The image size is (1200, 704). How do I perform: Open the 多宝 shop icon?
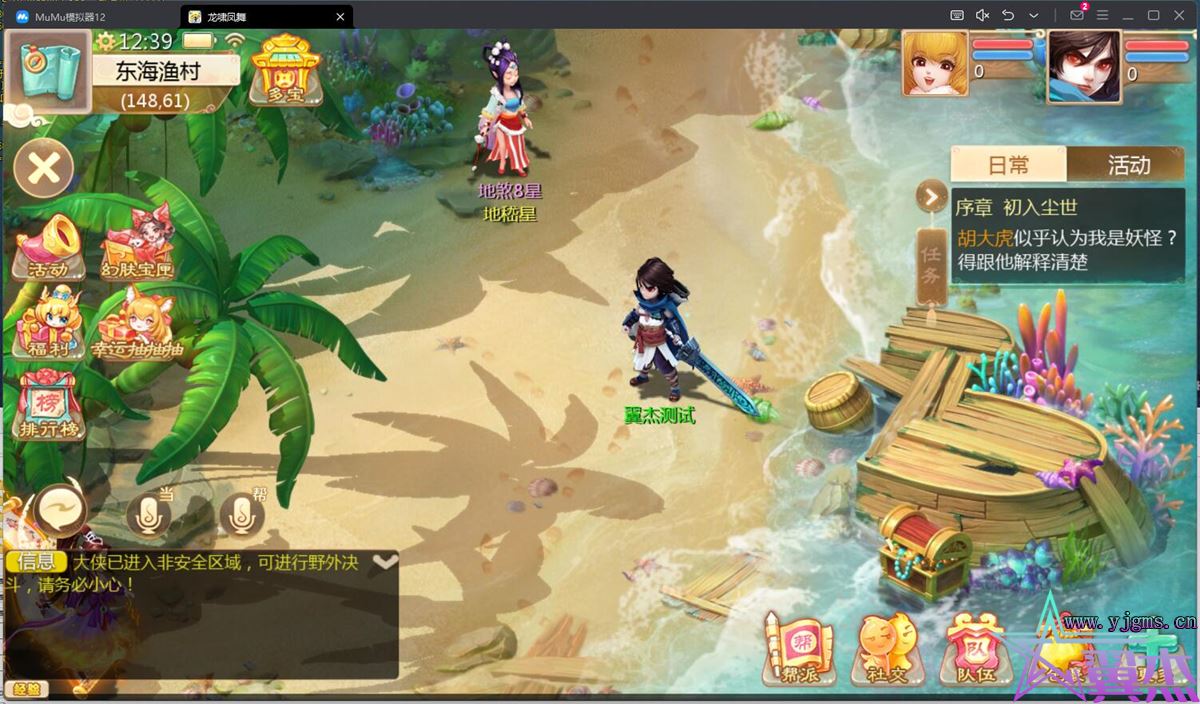[x=285, y=69]
